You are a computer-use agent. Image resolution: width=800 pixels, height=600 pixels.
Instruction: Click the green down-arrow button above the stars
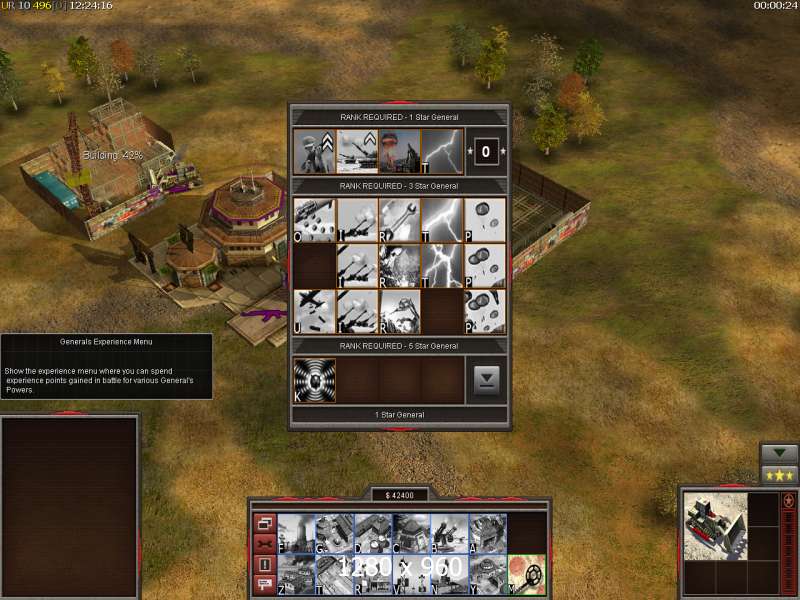click(x=780, y=454)
